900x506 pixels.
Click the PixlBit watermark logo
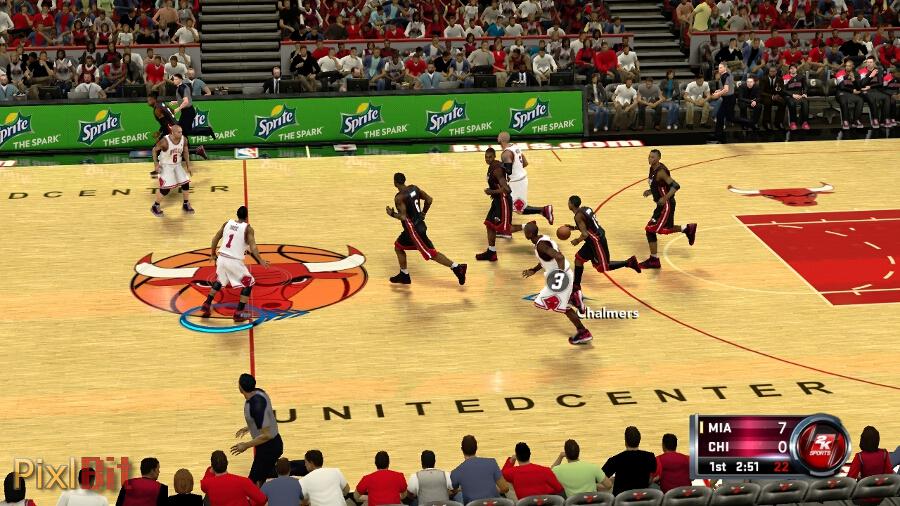click(x=72, y=472)
